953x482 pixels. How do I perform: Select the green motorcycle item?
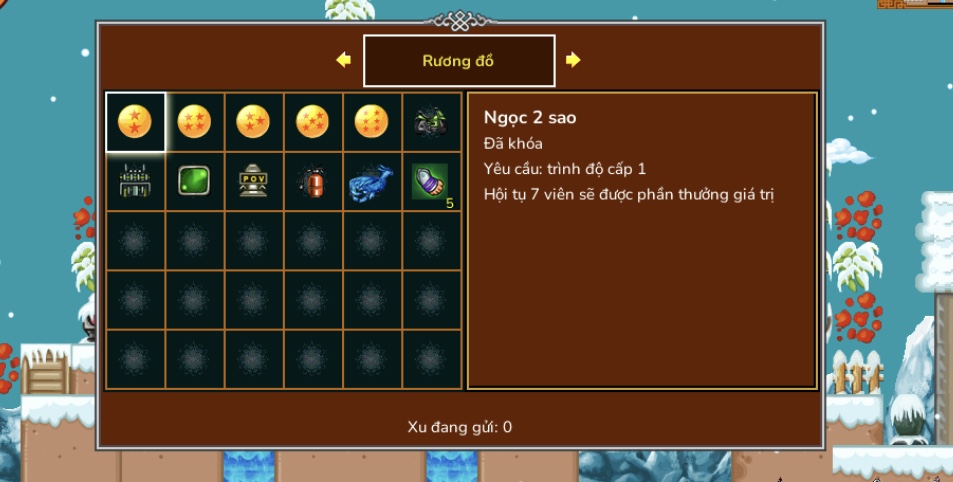431,122
